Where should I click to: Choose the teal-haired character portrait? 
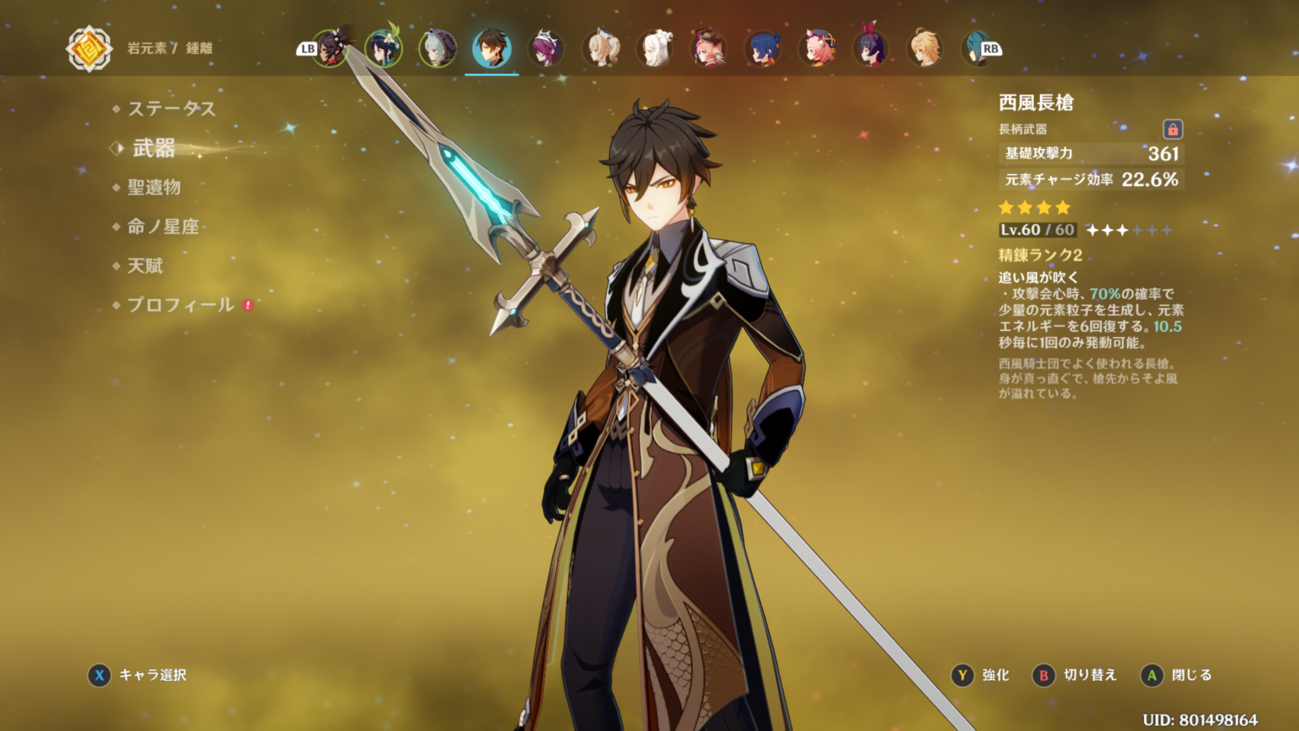pyautogui.click(x=976, y=48)
